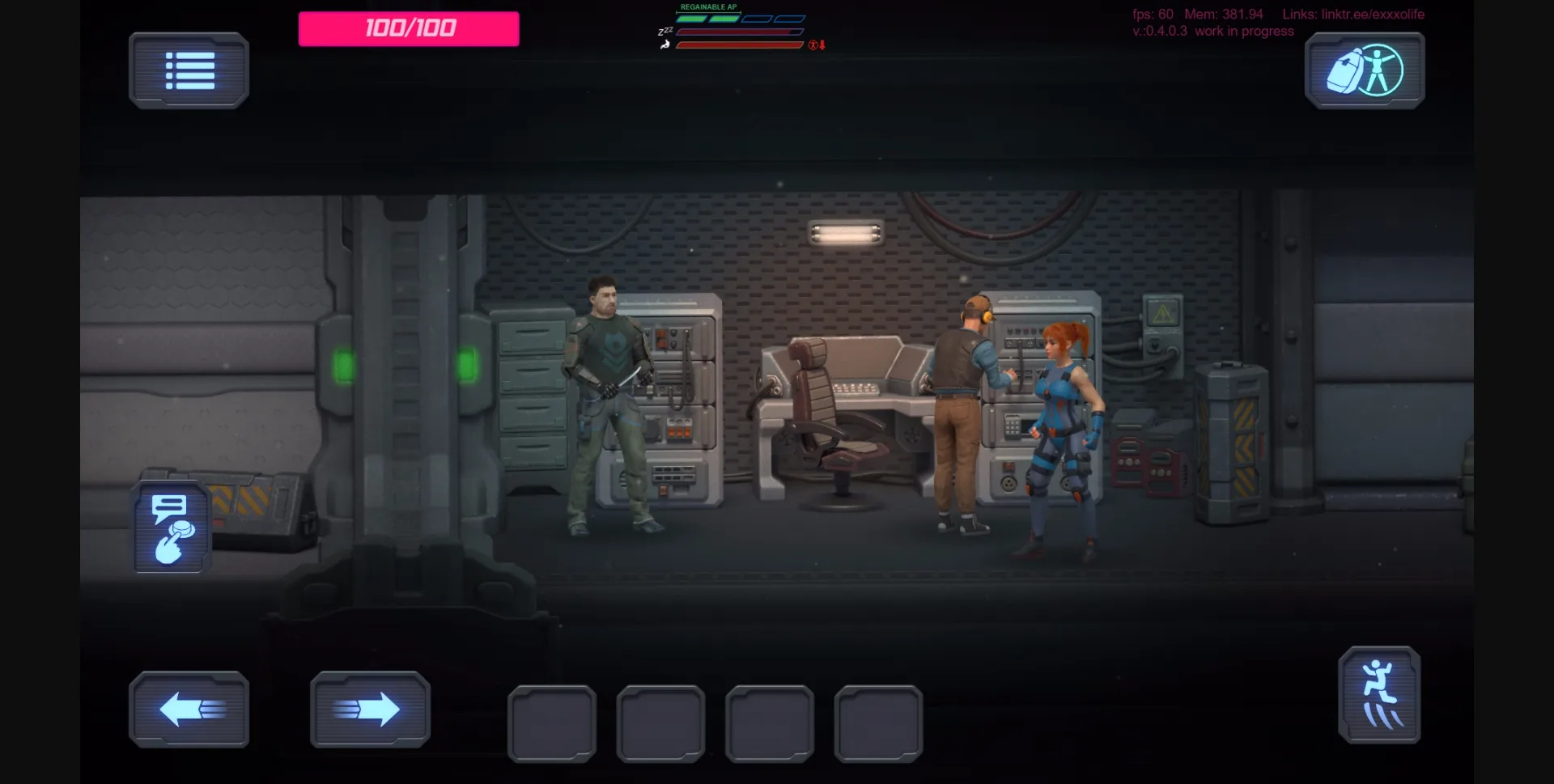Toggle the first green AP segment
This screenshot has width=1554, height=784.
click(690, 19)
